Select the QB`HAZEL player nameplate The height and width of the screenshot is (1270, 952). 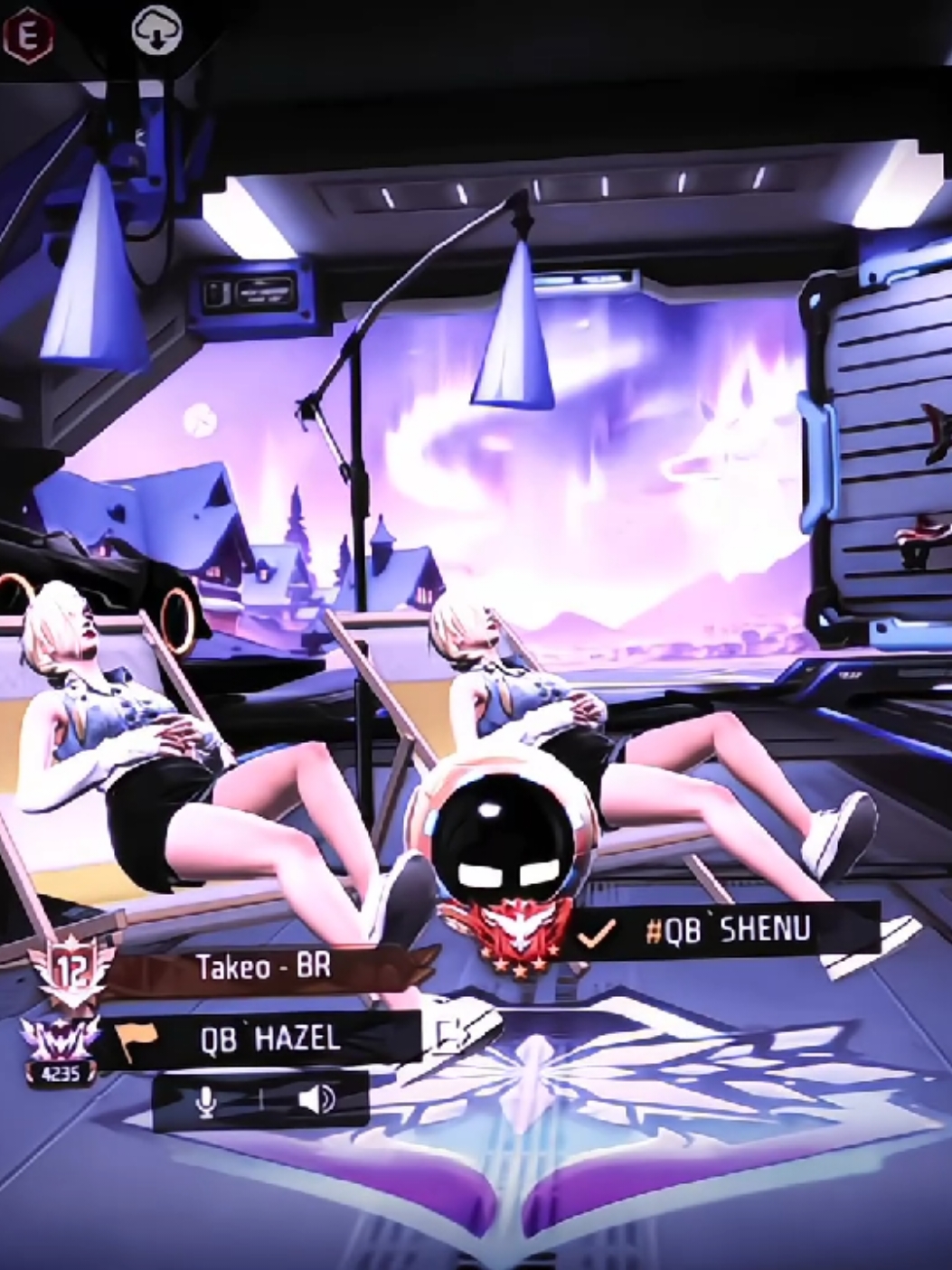click(269, 1038)
